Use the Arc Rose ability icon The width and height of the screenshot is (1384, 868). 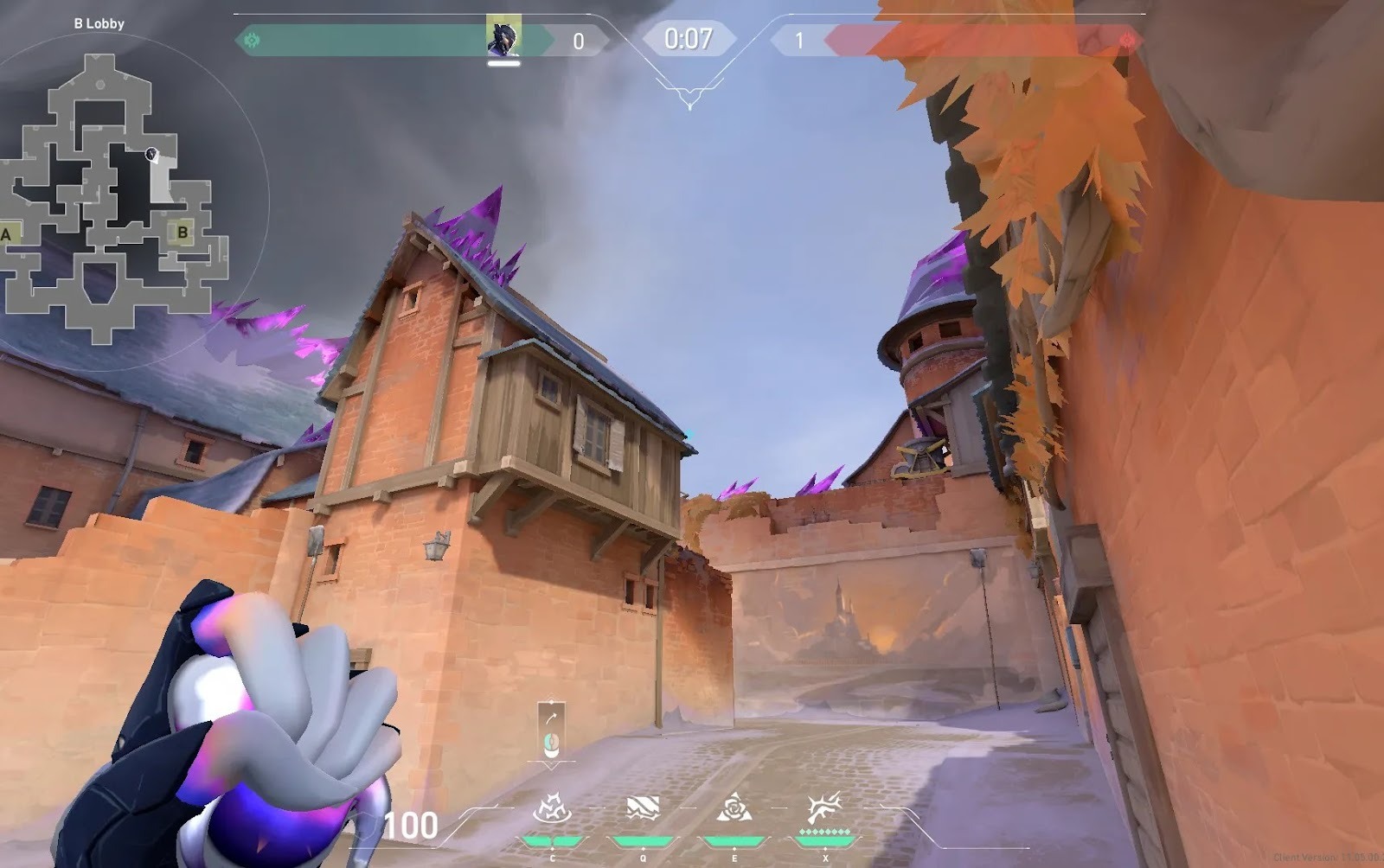point(734,809)
